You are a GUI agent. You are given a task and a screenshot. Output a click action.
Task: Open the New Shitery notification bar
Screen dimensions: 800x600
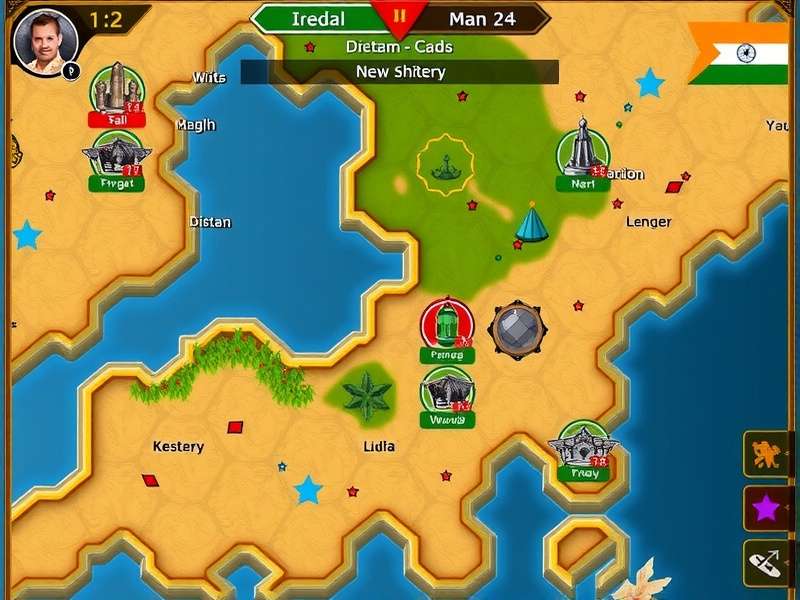[x=400, y=72]
